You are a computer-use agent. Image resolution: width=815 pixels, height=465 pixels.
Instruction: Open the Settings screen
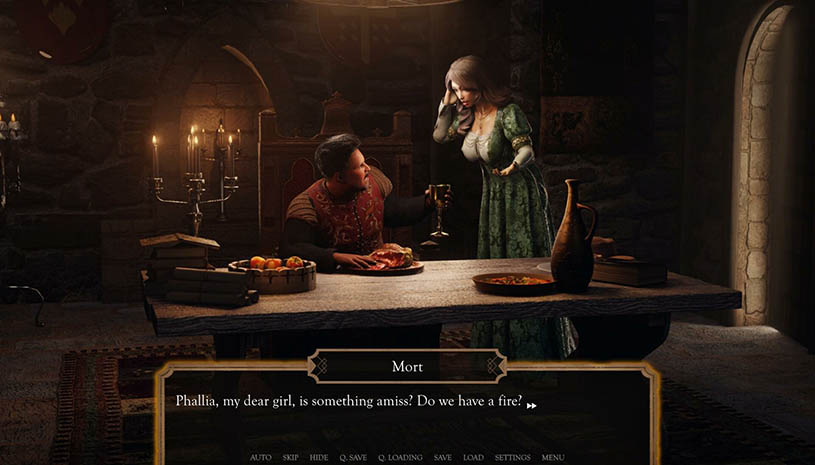coord(512,457)
